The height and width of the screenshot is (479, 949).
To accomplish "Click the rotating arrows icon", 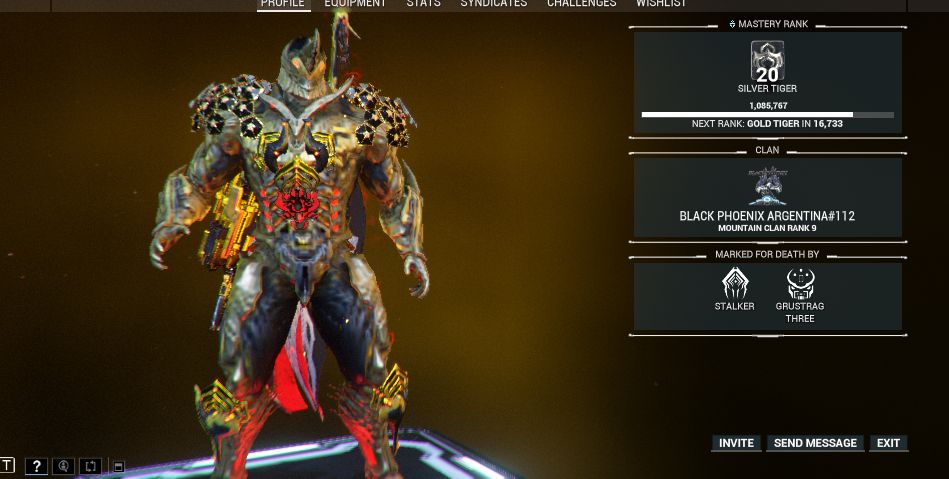I will pos(90,466).
